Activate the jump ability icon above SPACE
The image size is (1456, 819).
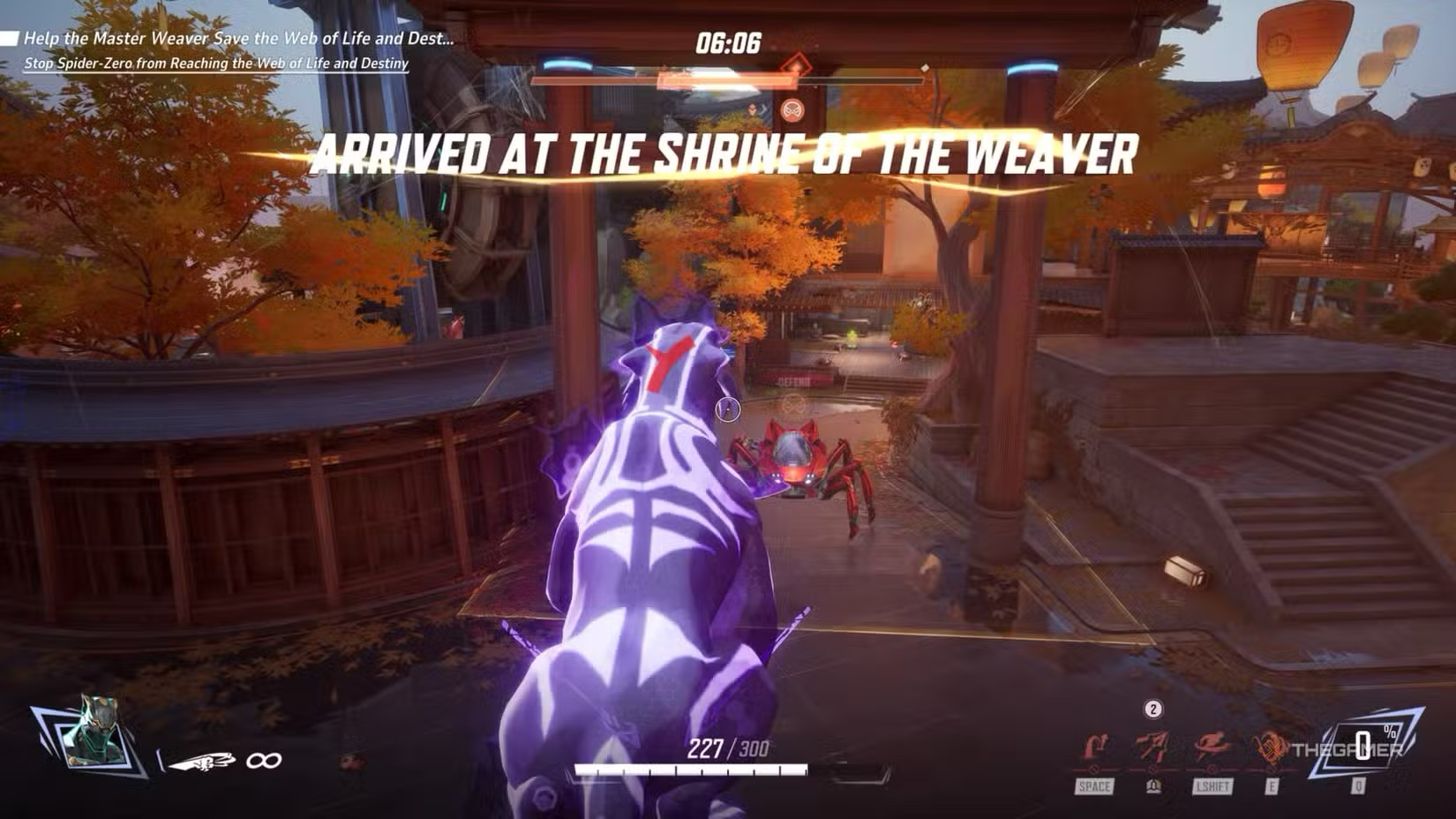[x=1094, y=748]
